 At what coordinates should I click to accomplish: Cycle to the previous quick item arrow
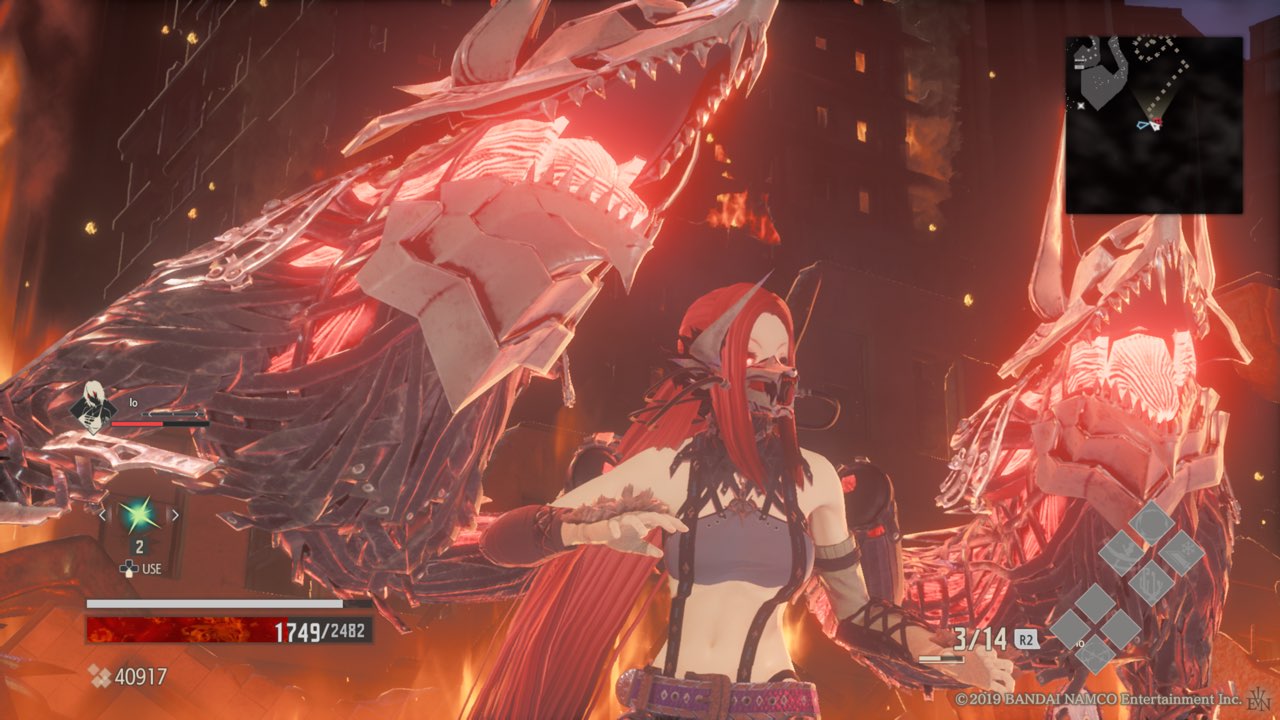102,515
